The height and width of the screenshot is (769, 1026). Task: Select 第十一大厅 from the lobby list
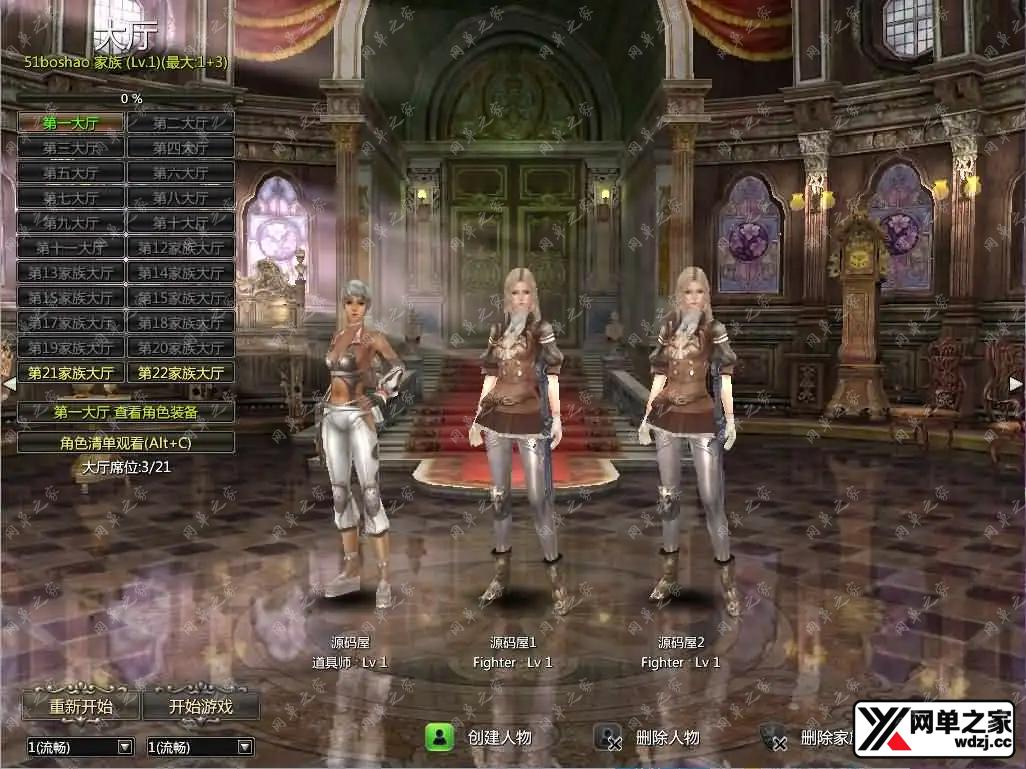click(71, 247)
